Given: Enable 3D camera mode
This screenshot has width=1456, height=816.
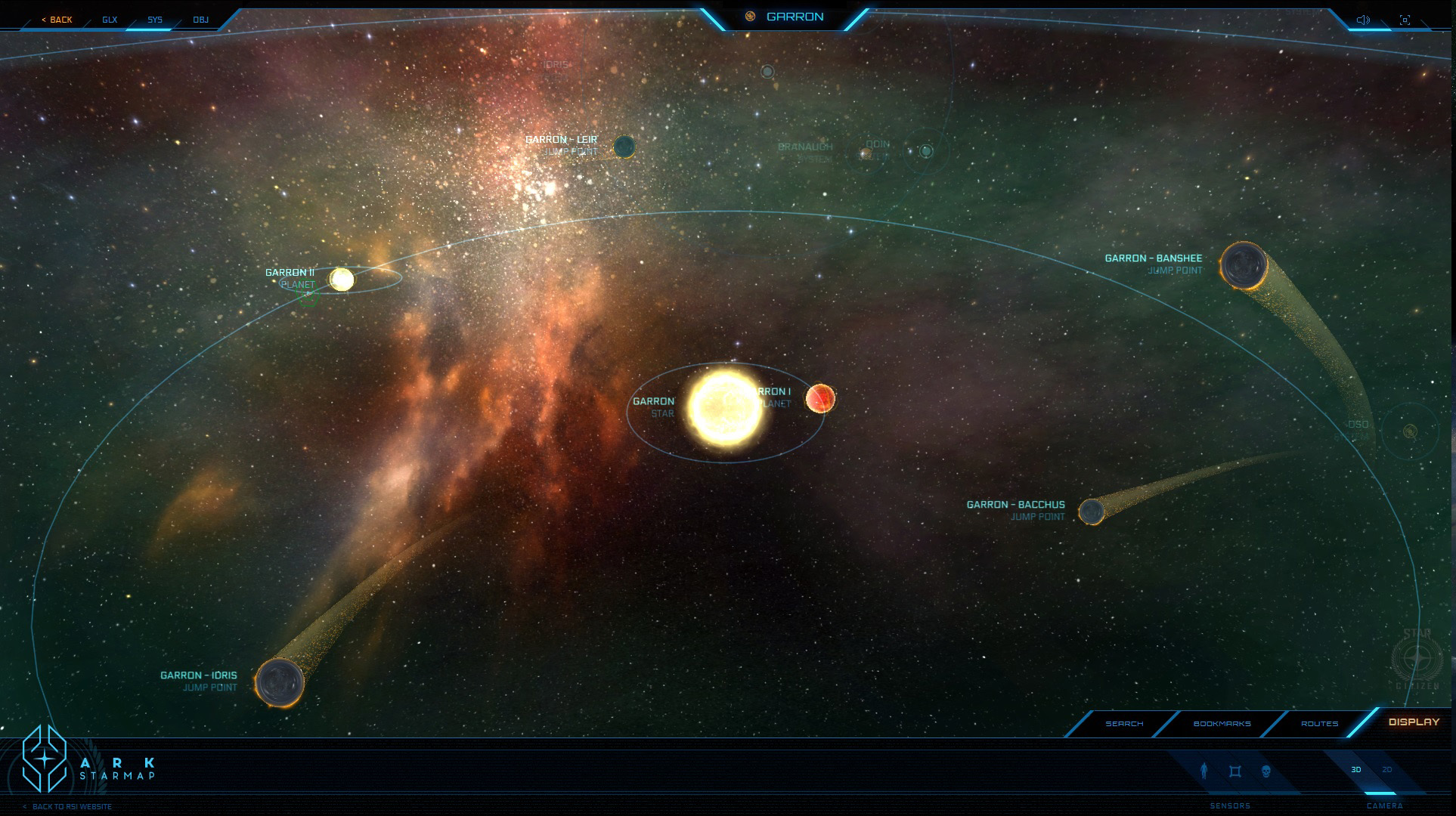Looking at the screenshot, I should click(1357, 770).
